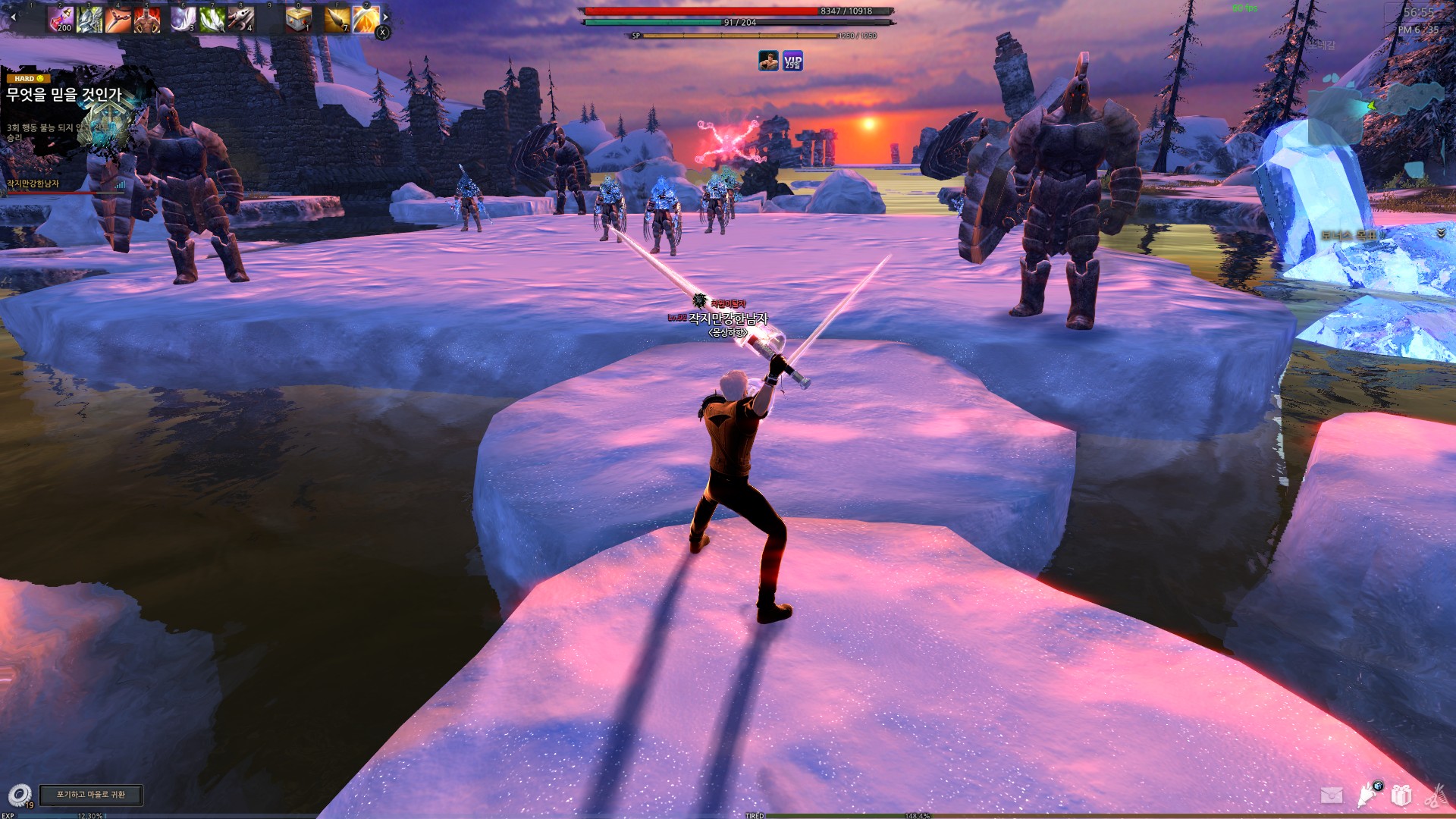
Task: Use the green feather item slot
Action: (212, 20)
